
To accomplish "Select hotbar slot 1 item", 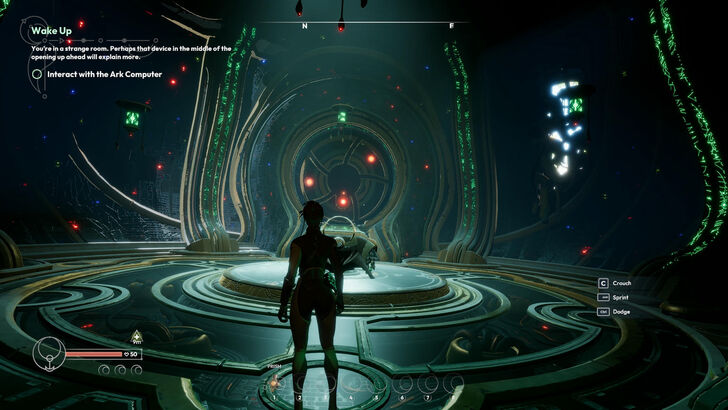I will (x=274, y=384).
